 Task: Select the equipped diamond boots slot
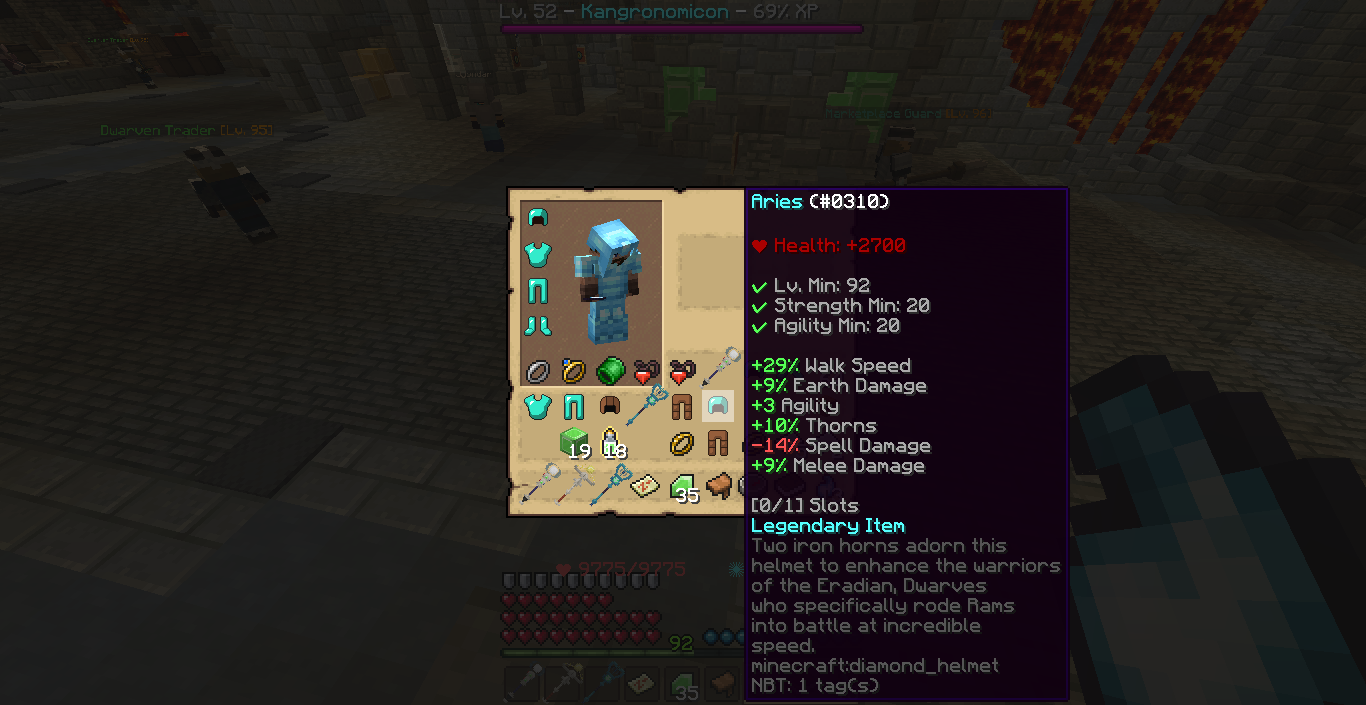pyautogui.click(x=538, y=326)
